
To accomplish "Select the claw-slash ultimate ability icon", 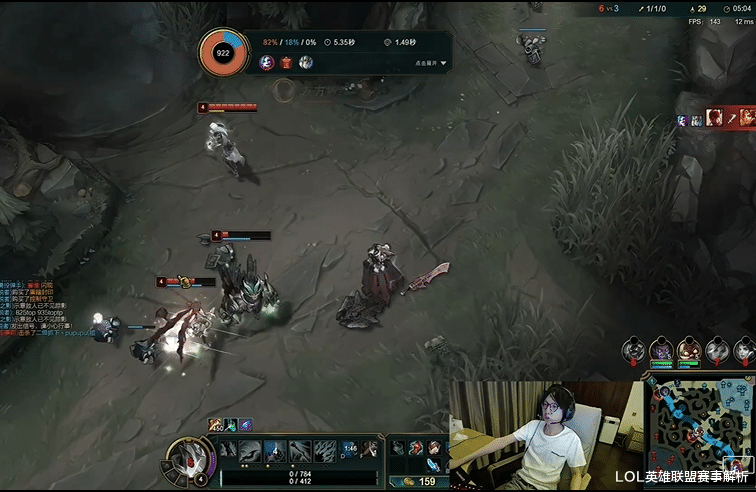I will pyautogui.click(x=325, y=451).
